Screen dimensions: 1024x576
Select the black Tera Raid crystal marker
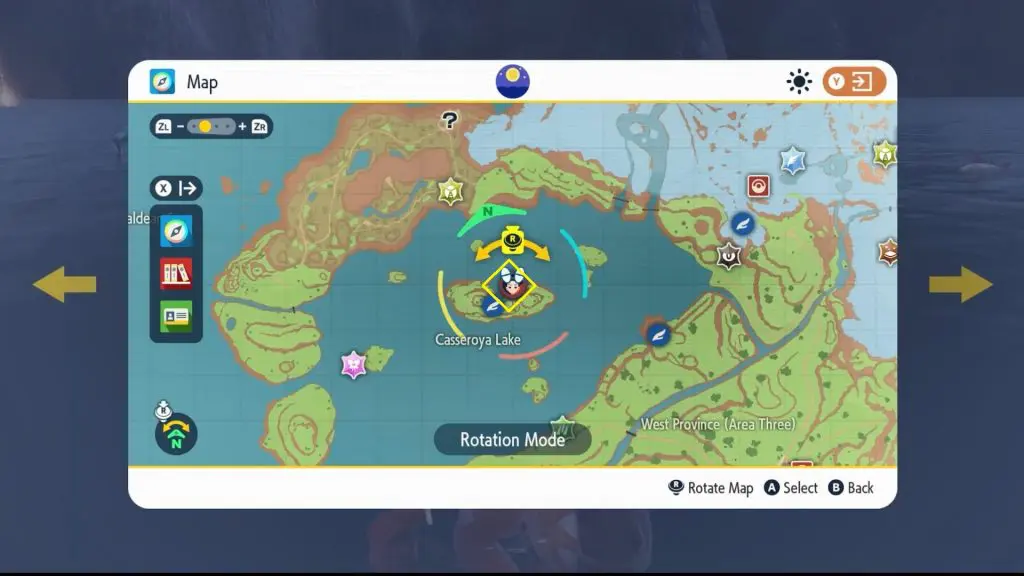(x=730, y=256)
